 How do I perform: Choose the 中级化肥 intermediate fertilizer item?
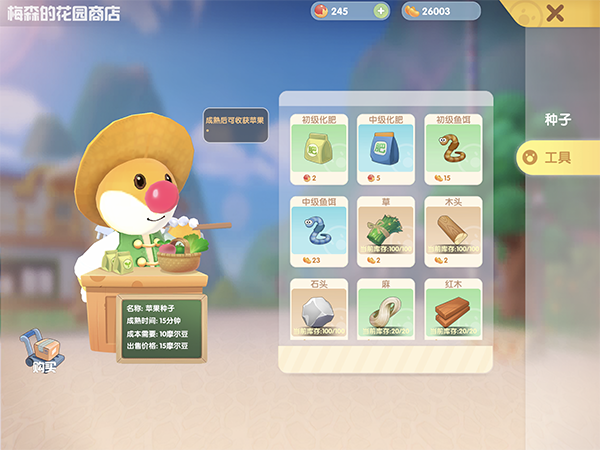click(385, 150)
